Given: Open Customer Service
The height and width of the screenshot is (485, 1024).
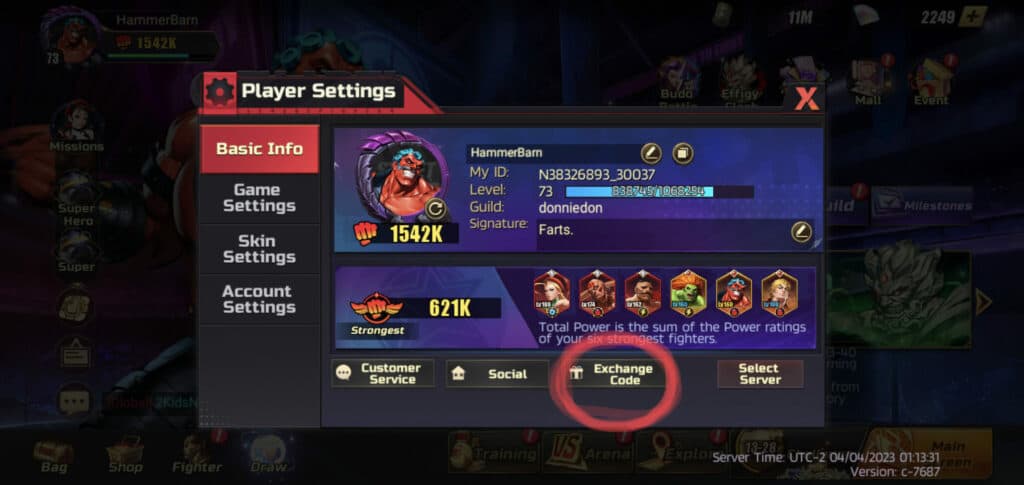Looking at the screenshot, I should coord(383,374).
